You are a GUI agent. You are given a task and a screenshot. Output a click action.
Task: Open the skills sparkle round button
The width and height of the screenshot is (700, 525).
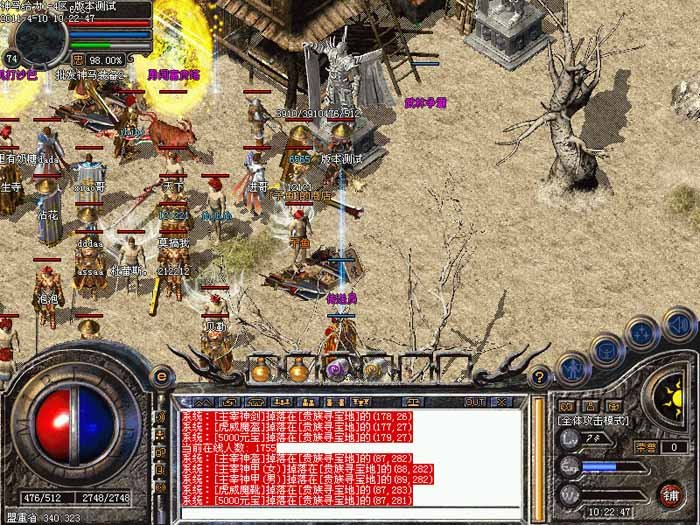[642, 335]
